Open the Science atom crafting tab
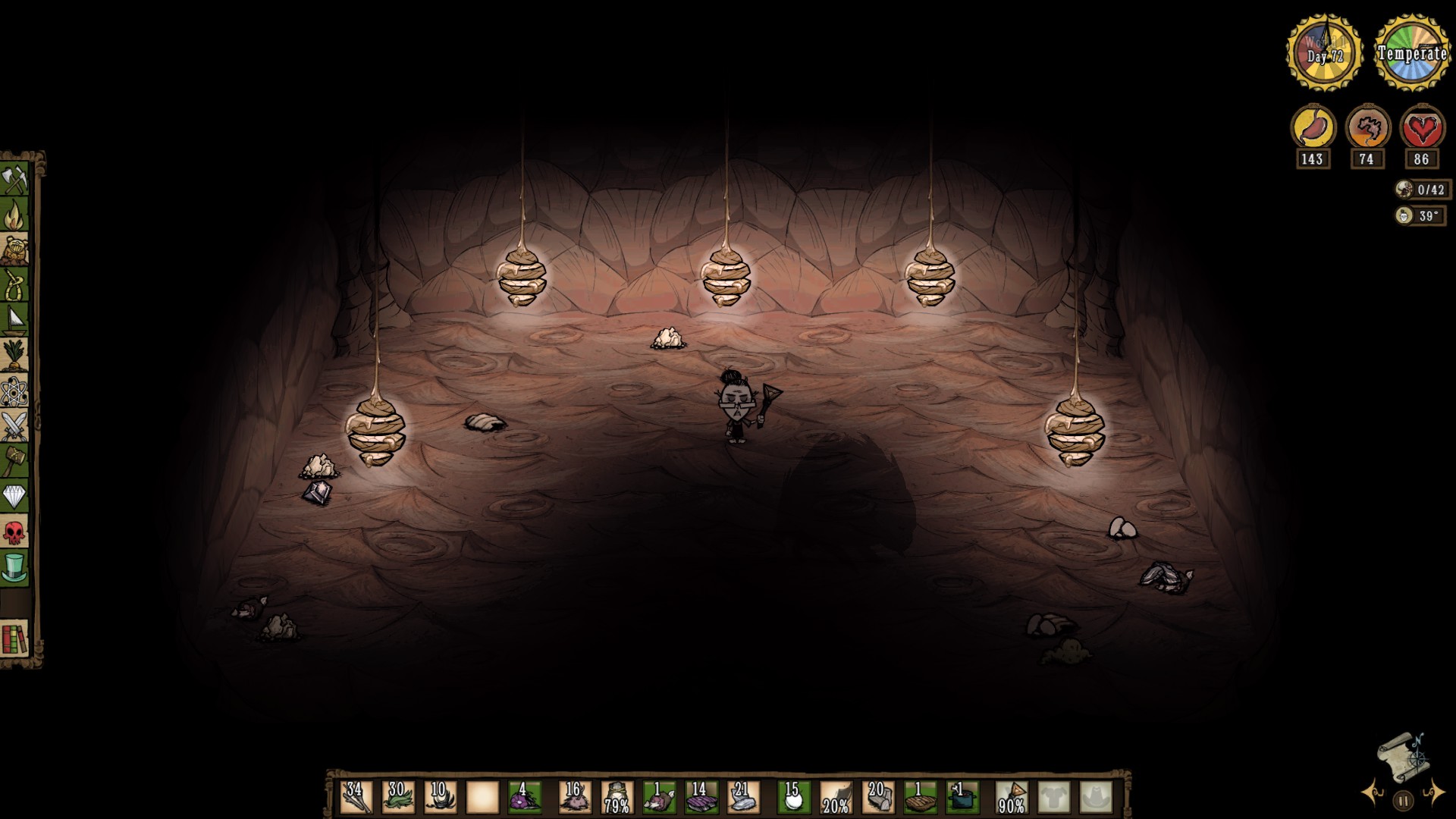This screenshot has height=819, width=1456. coord(14,391)
